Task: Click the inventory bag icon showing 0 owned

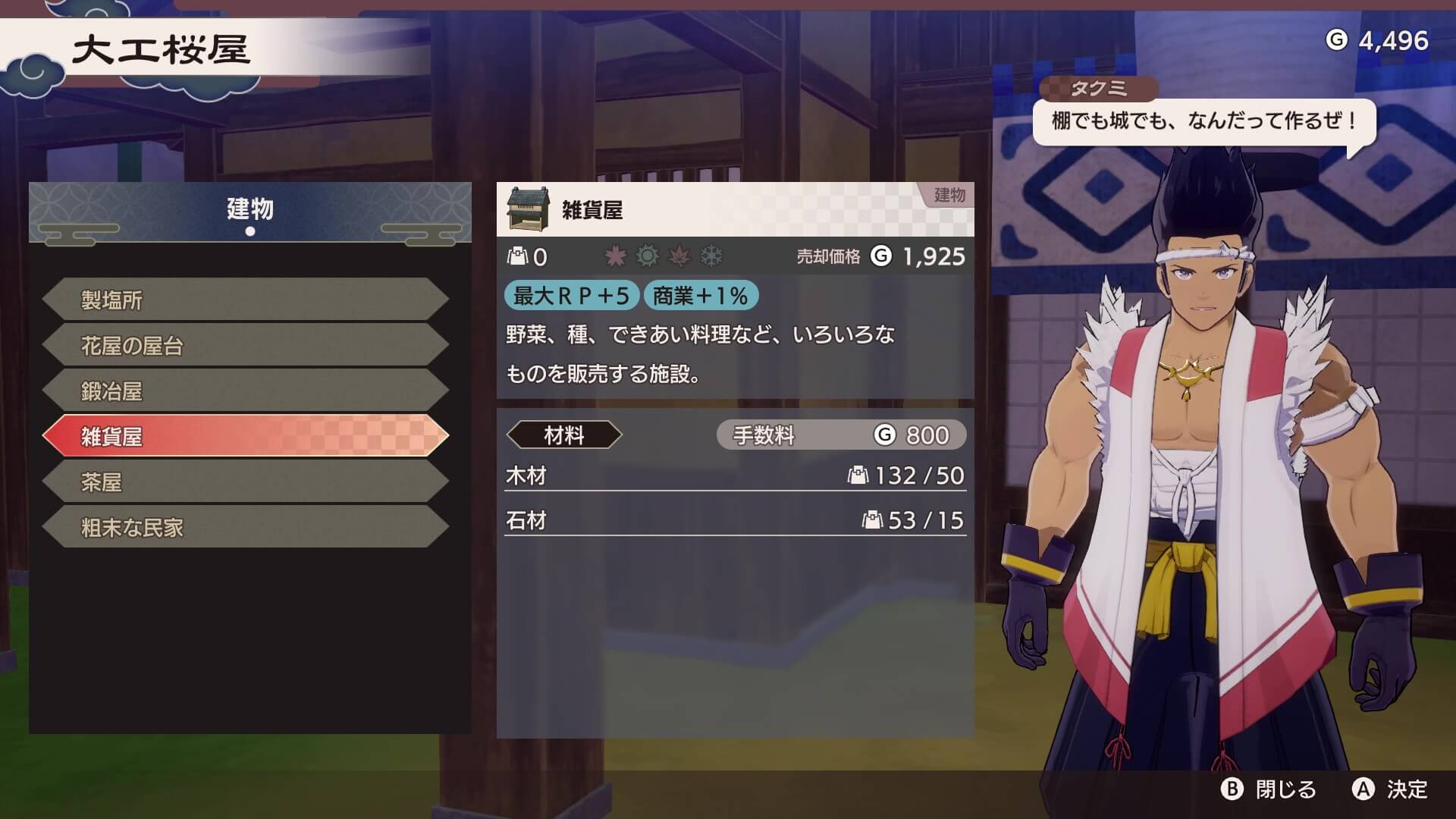Action: coord(518,256)
